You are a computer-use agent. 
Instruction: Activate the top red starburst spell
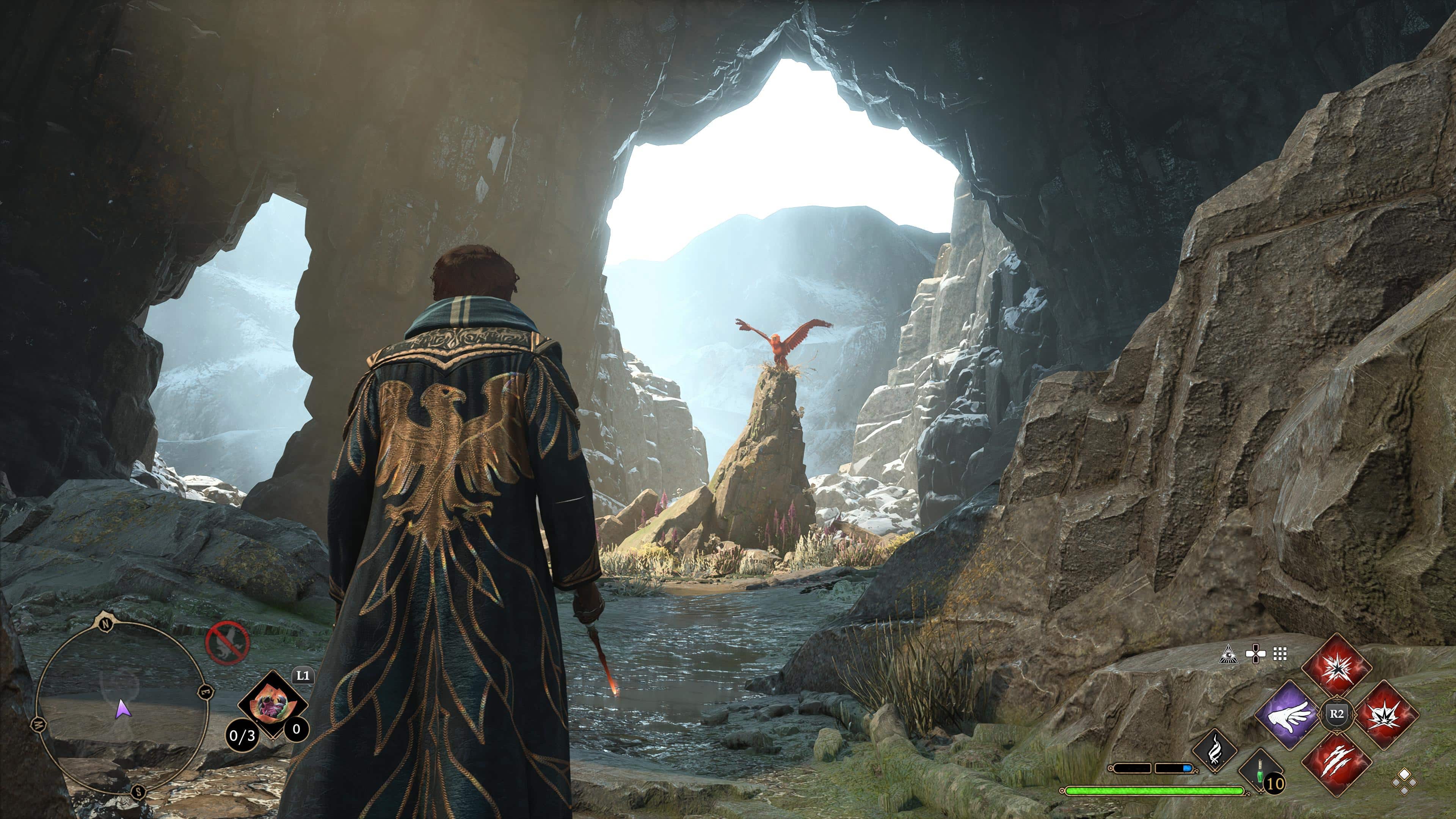[1336, 667]
